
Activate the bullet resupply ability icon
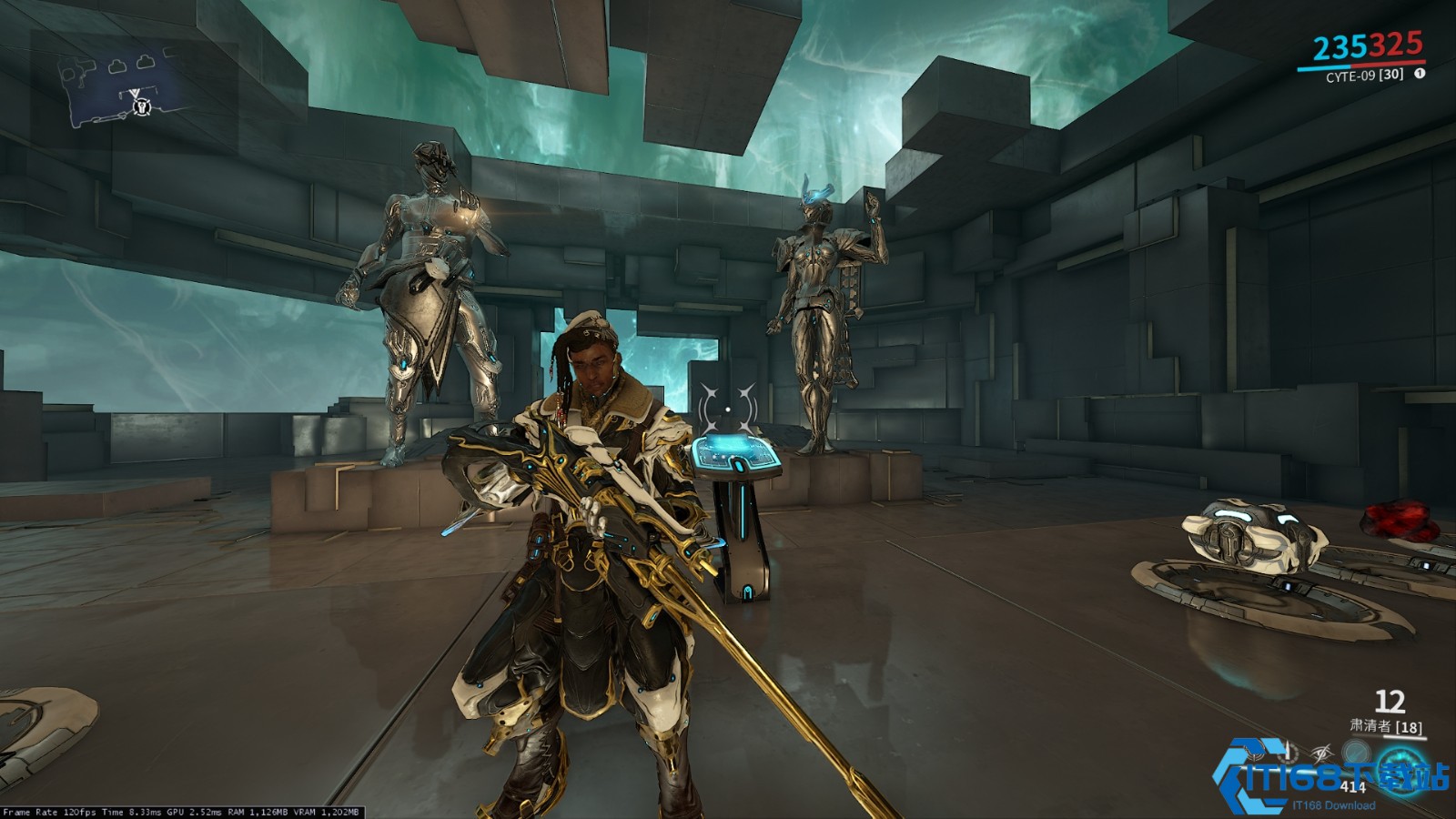click(x=1287, y=753)
